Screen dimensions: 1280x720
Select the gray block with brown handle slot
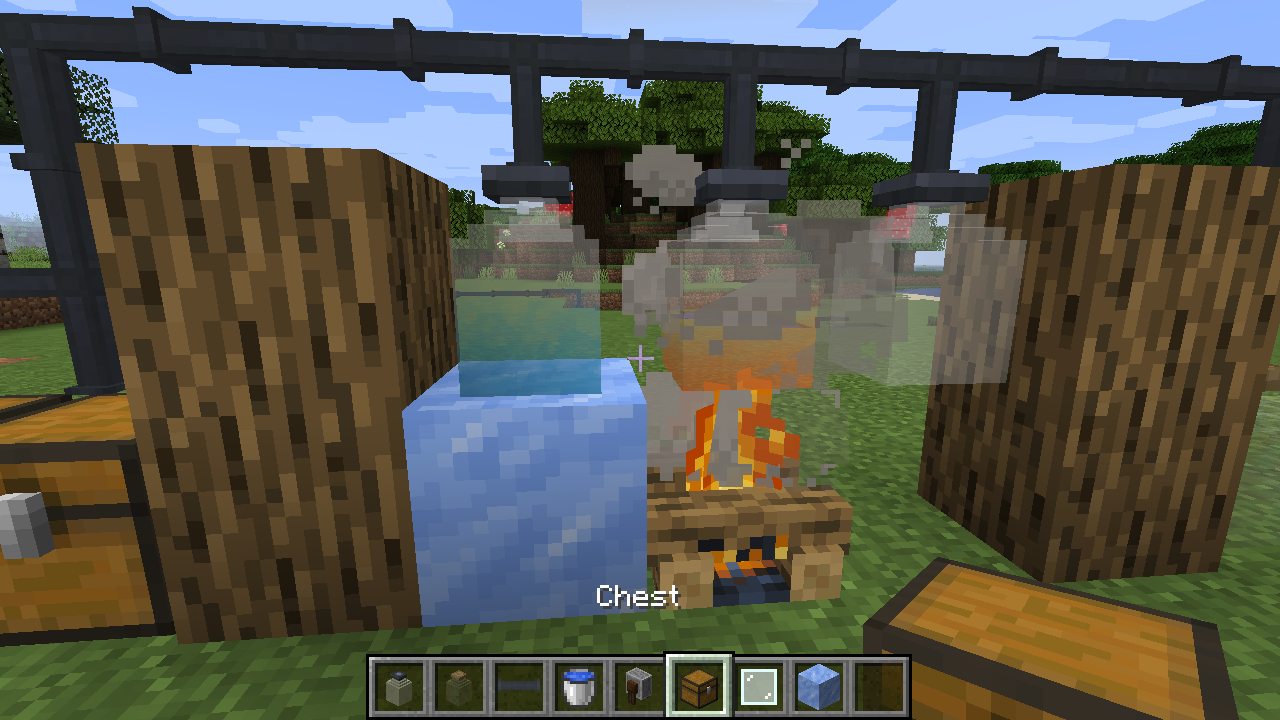tap(638, 686)
